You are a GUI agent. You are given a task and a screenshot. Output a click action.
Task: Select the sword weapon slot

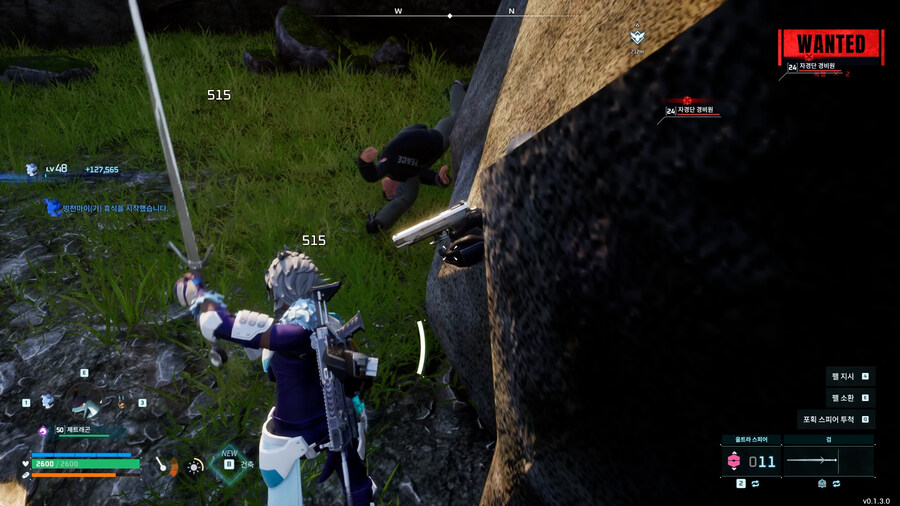click(x=827, y=461)
